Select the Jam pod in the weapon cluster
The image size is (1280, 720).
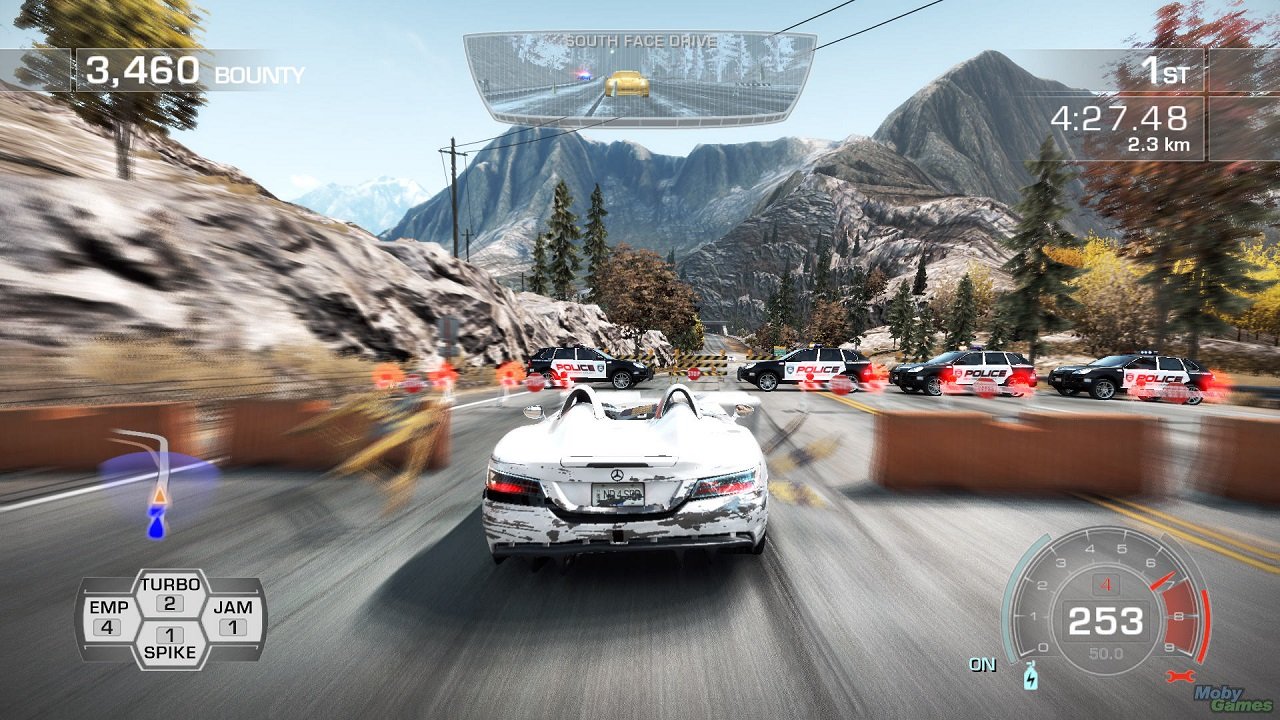[x=233, y=612]
